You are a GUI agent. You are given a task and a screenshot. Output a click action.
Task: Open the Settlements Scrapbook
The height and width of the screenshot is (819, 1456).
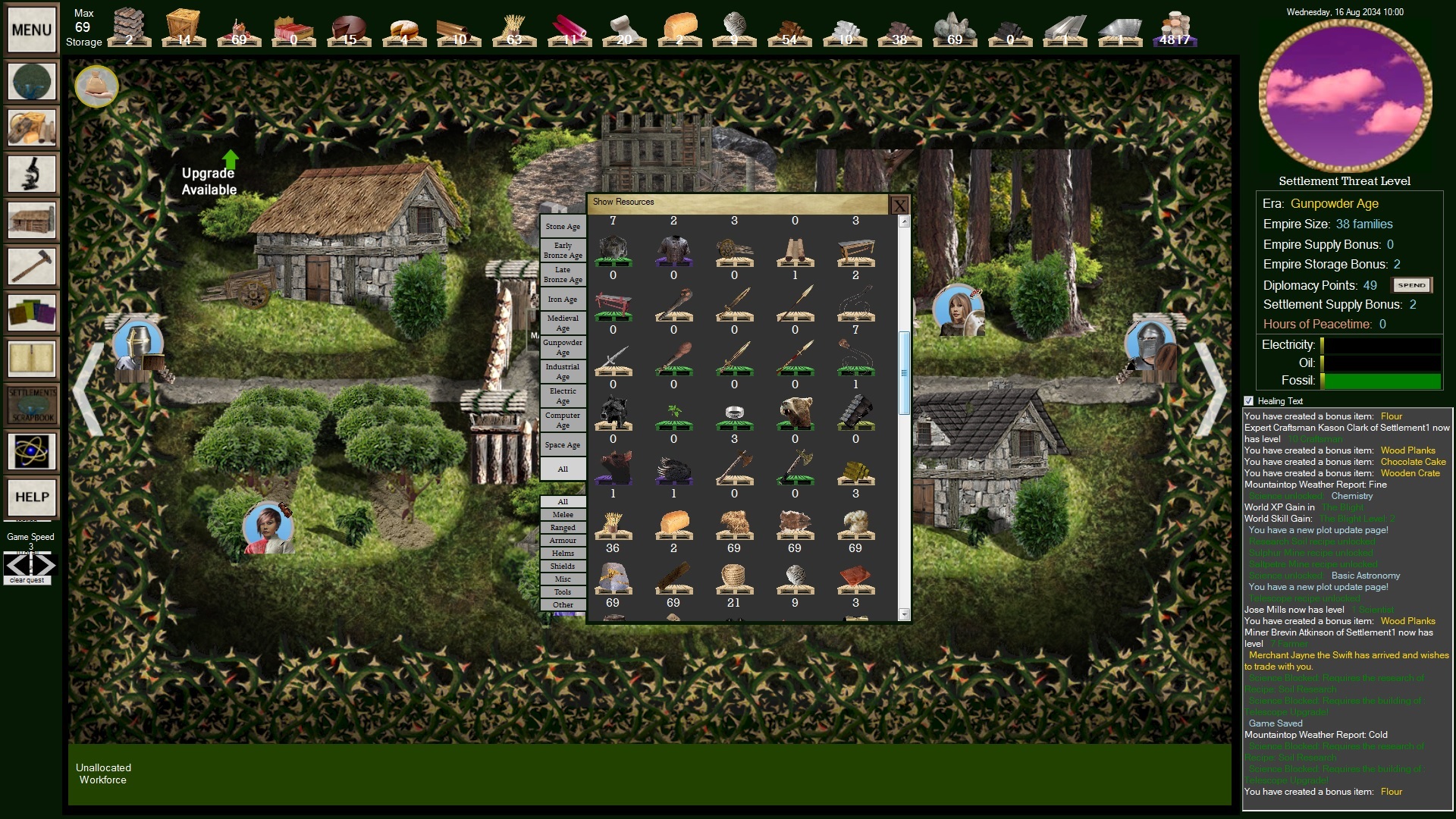coord(31,405)
